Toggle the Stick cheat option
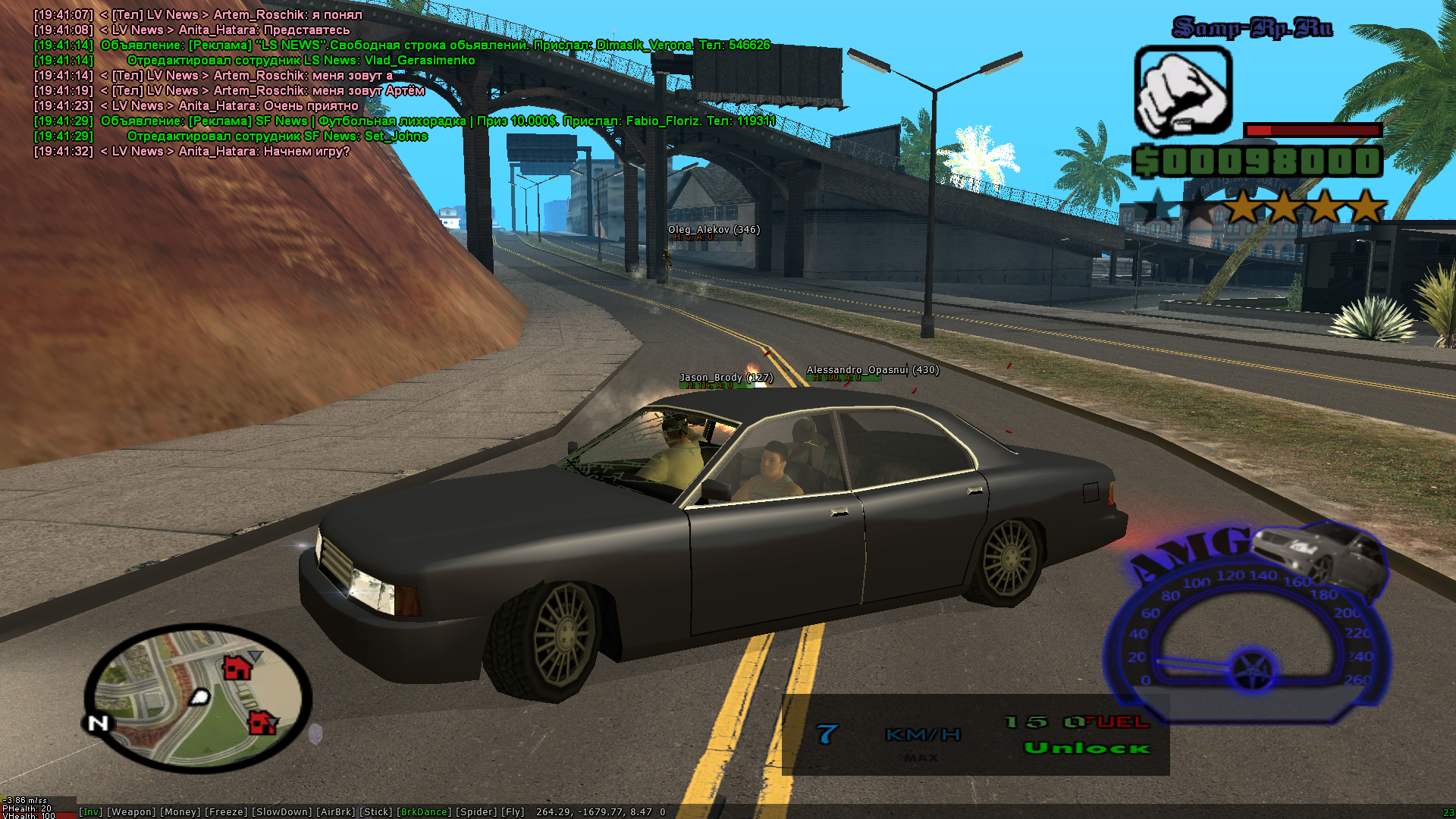 click(375, 812)
